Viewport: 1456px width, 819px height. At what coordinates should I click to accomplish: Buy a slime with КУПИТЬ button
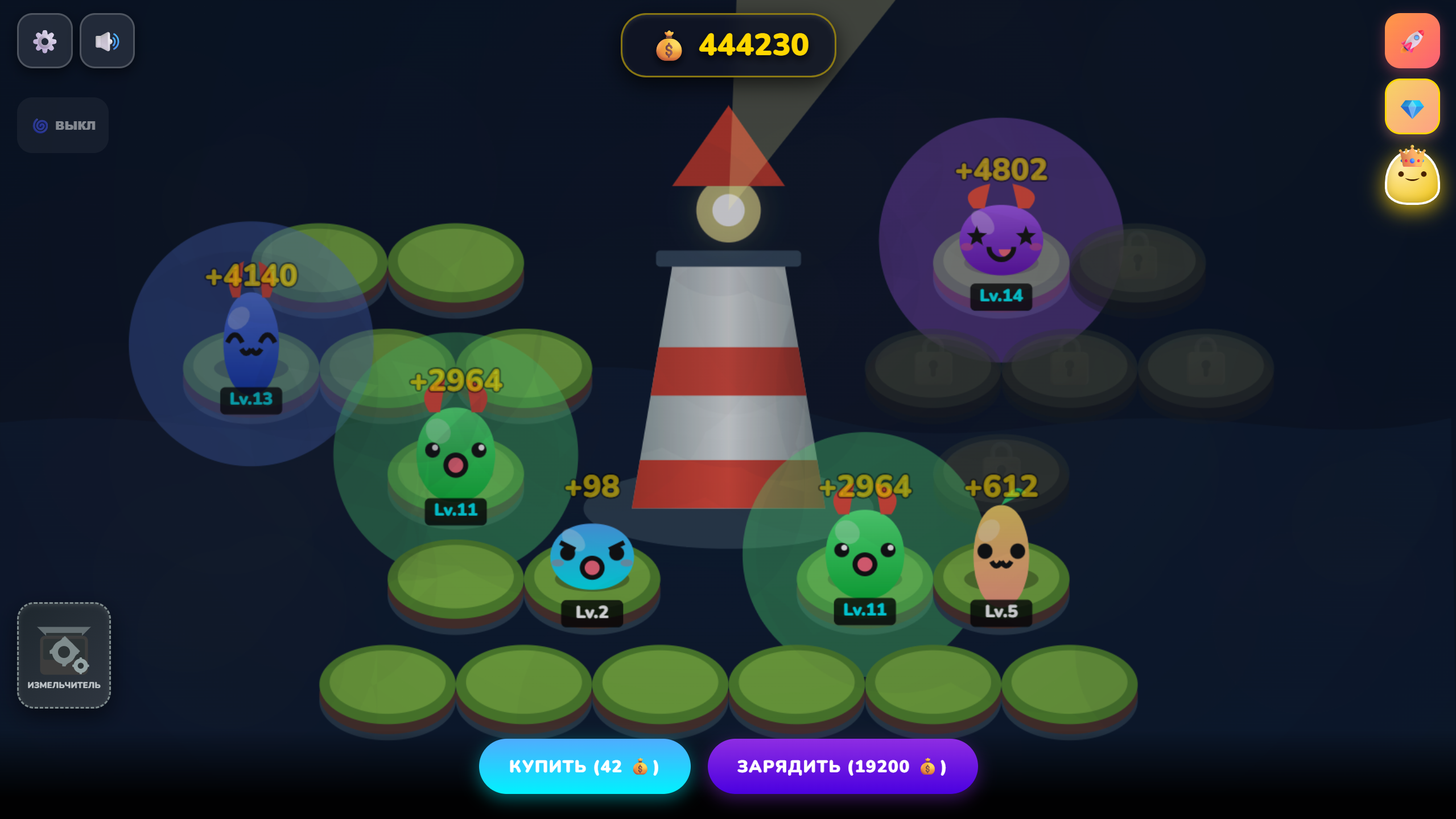click(x=584, y=766)
